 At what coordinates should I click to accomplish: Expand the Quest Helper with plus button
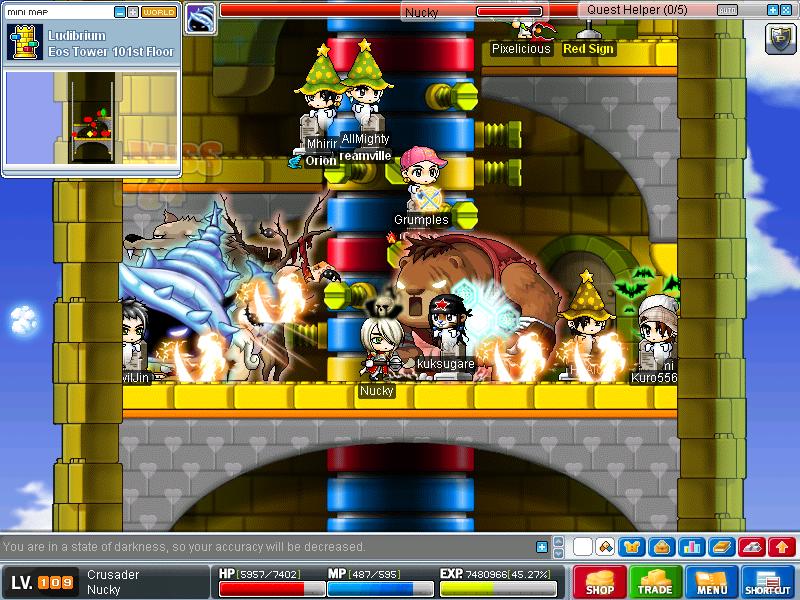[772, 10]
